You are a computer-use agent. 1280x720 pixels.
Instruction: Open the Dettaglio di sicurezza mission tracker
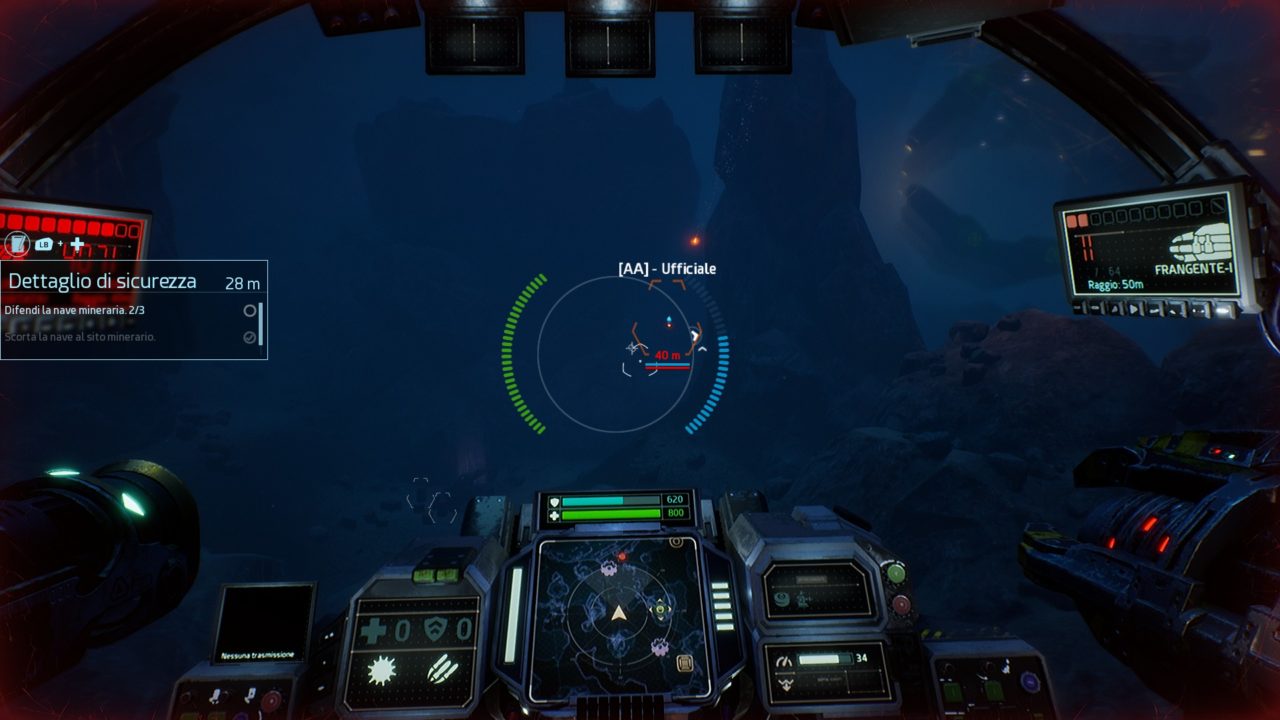[102, 282]
